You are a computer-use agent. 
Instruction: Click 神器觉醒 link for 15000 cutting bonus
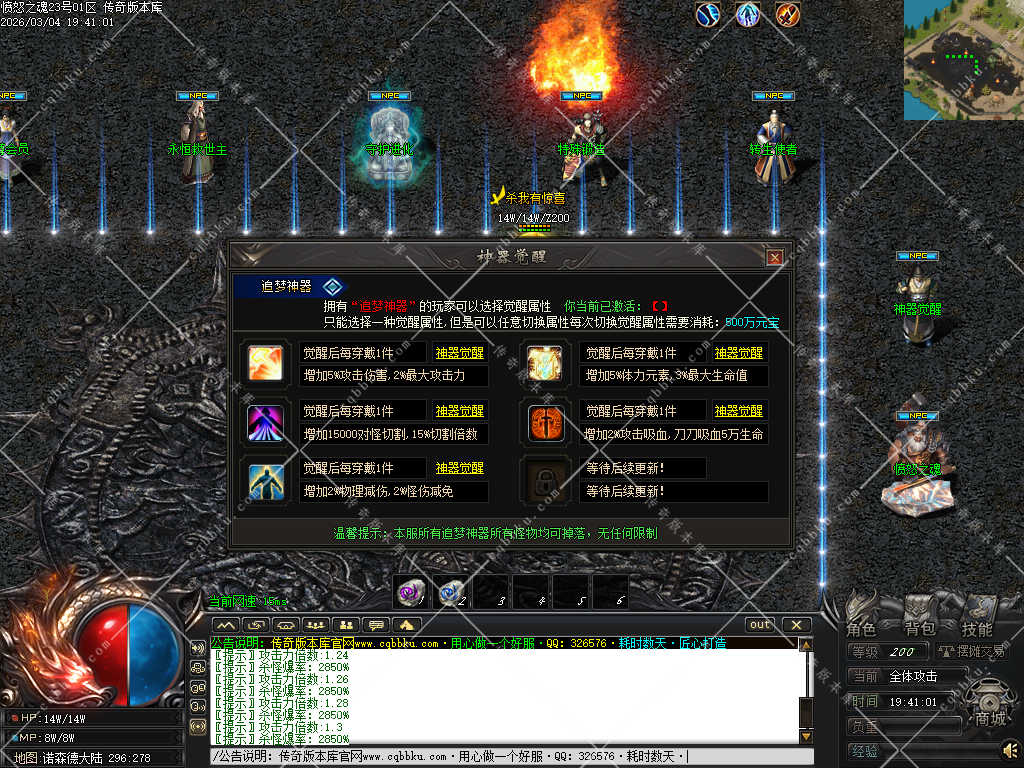459,411
